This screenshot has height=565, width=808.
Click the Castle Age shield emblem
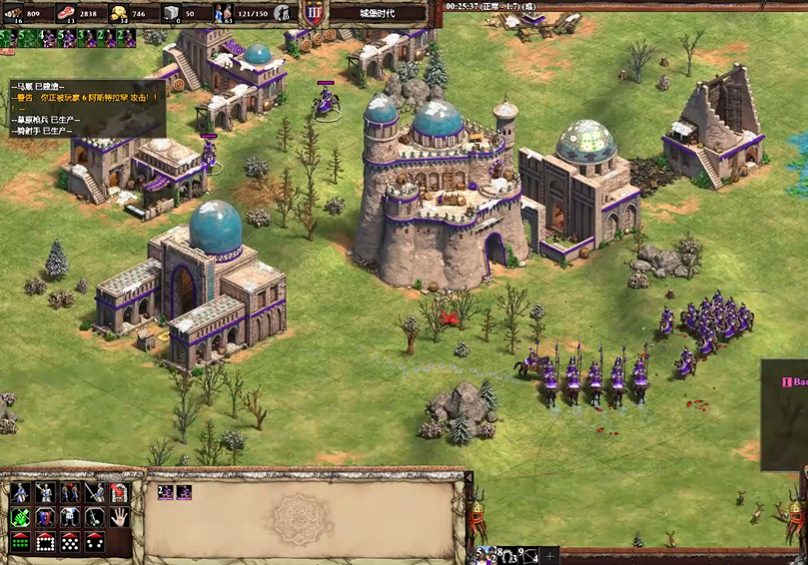[x=313, y=13]
